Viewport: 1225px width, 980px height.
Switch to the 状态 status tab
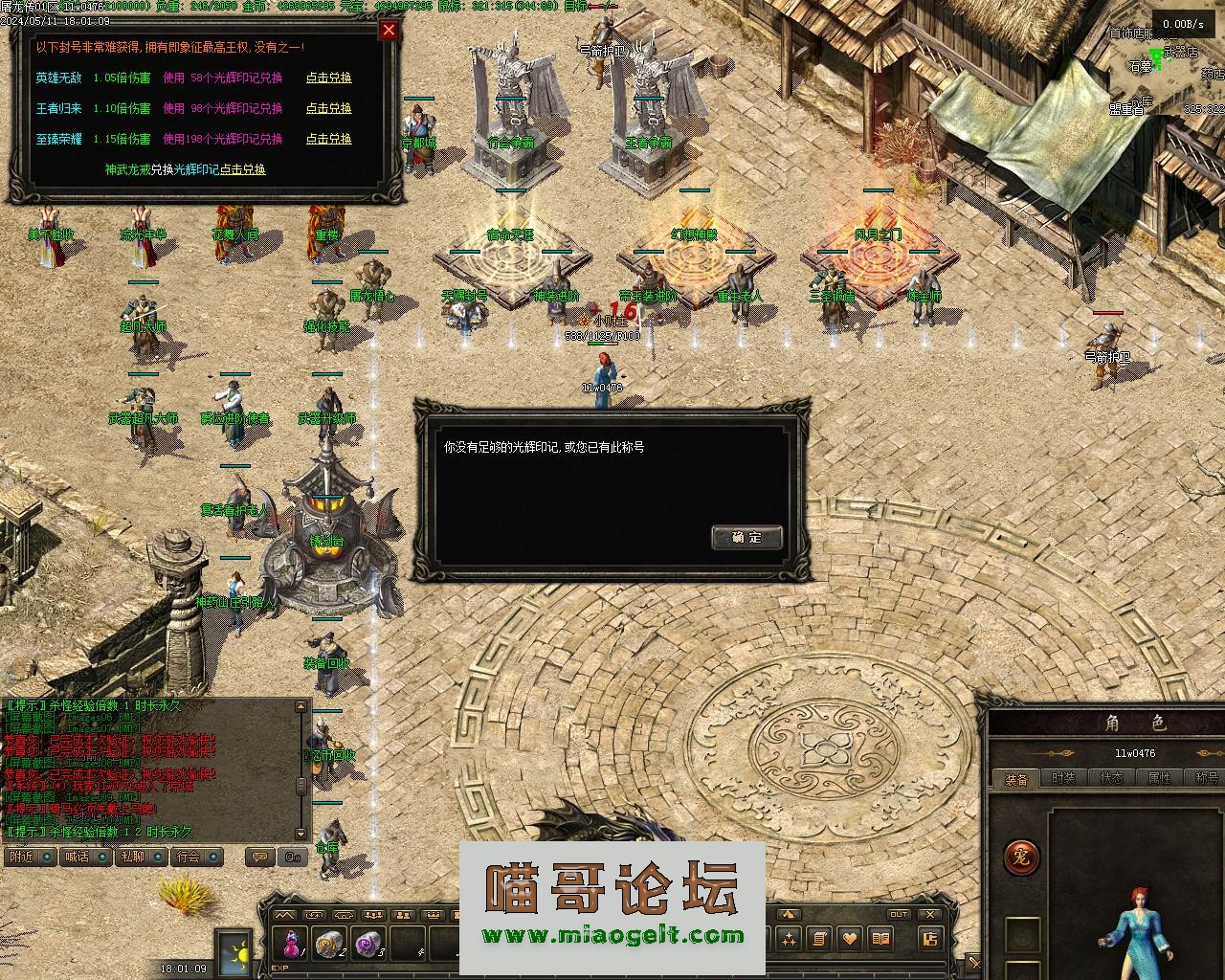click(x=1111, y=779)
